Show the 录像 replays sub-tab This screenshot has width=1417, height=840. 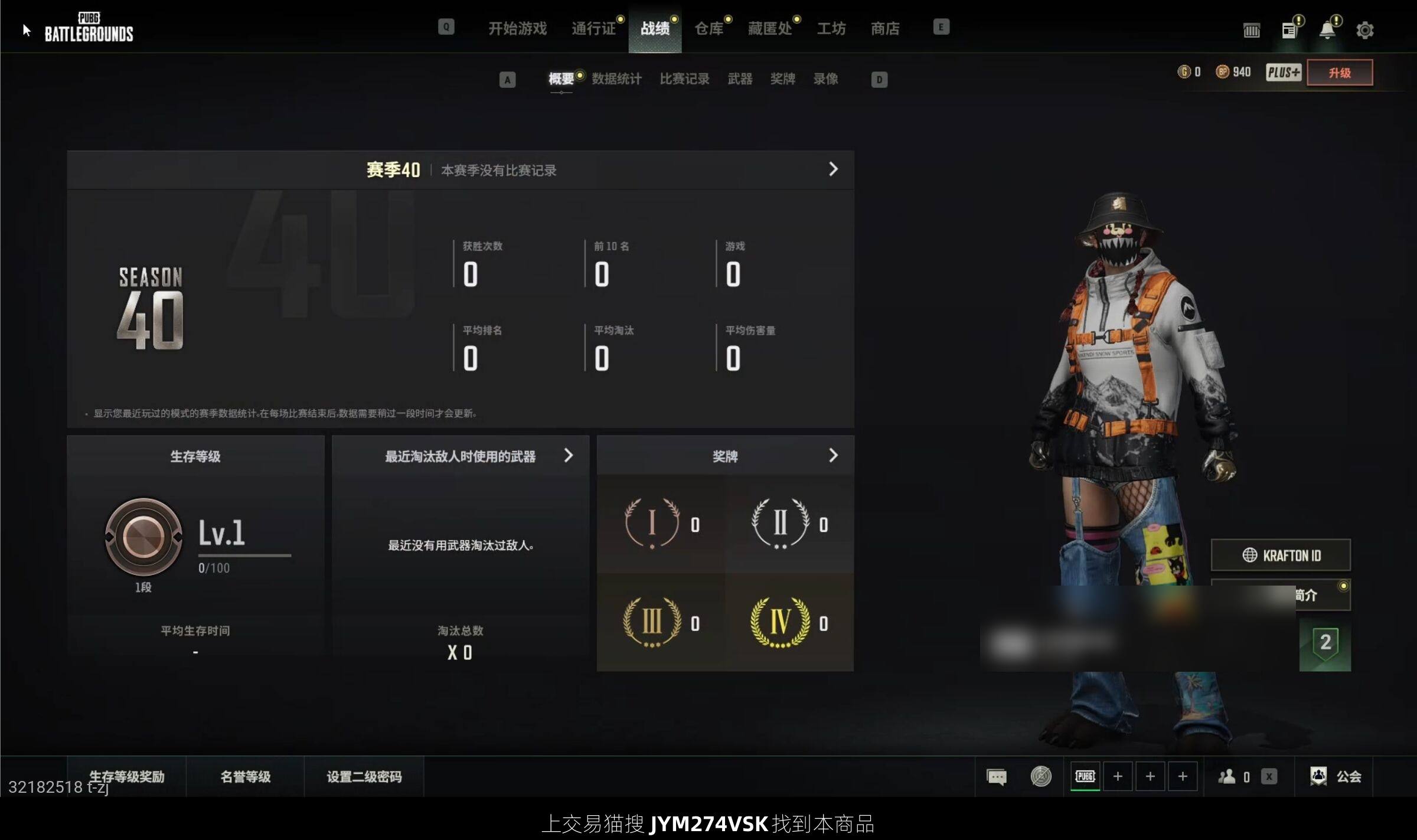pyautogui.click(x=825, y=79)
